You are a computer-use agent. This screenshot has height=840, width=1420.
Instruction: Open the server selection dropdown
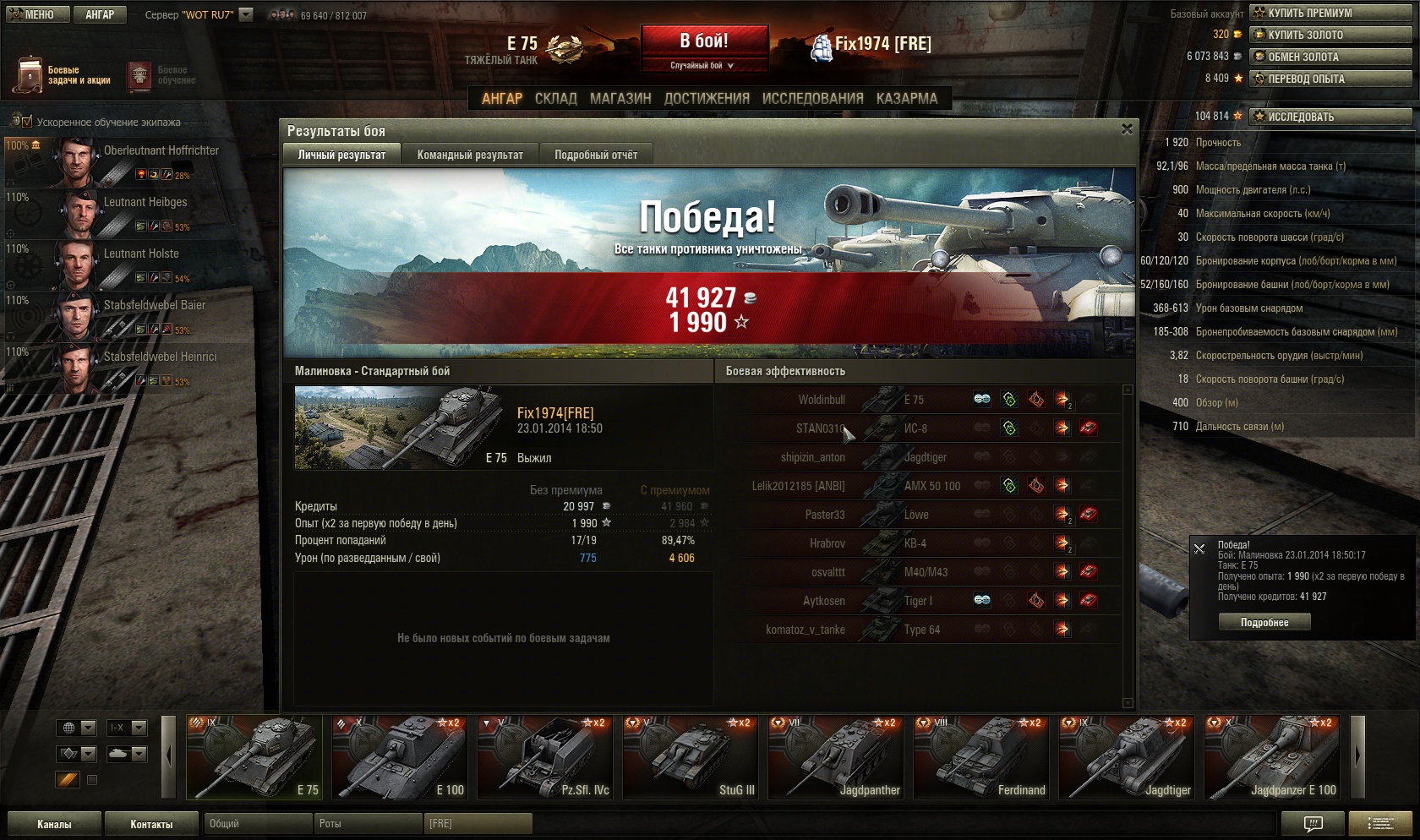[x=246, y=14]
